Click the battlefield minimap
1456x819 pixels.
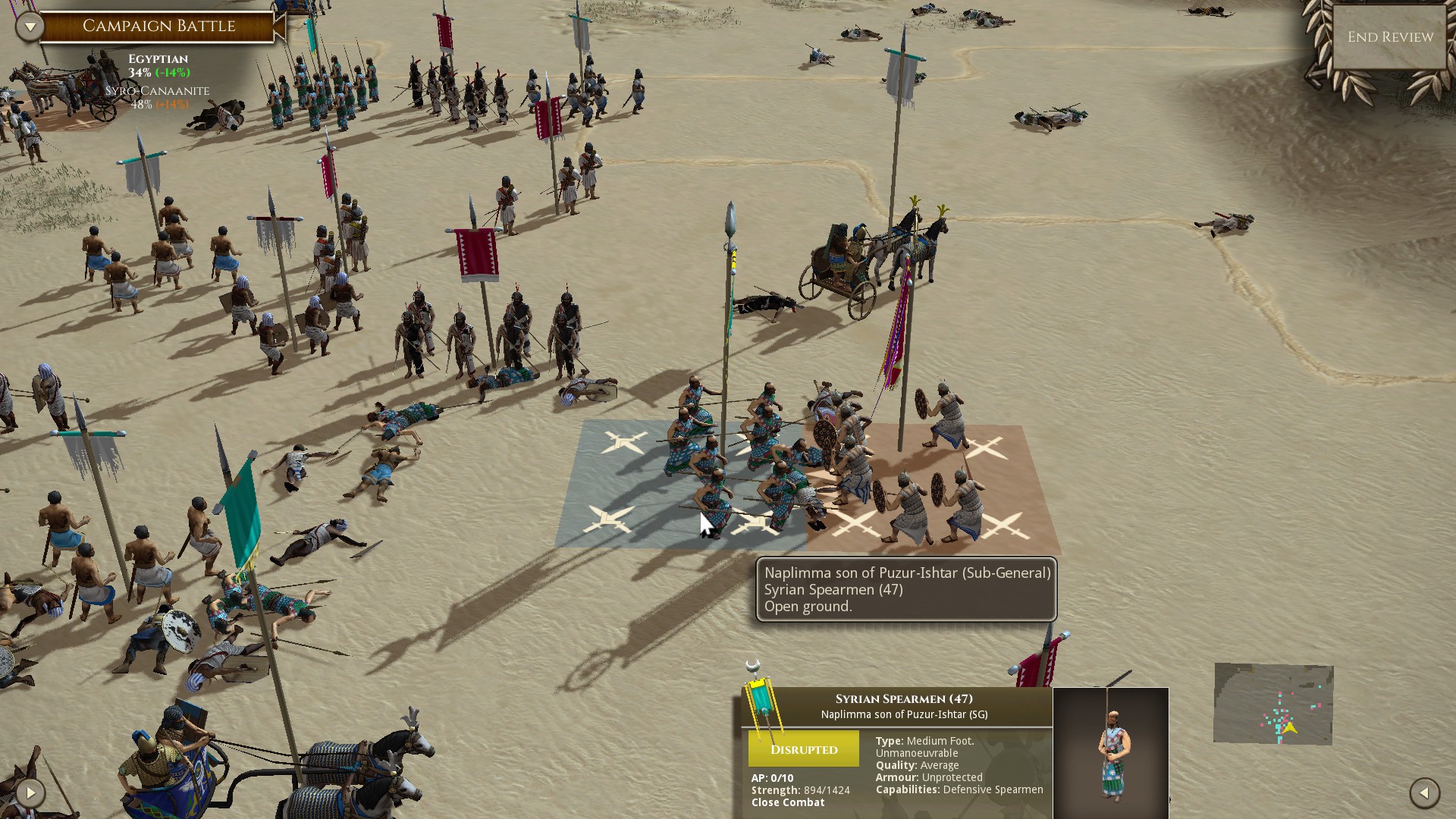pos(1273,704)
